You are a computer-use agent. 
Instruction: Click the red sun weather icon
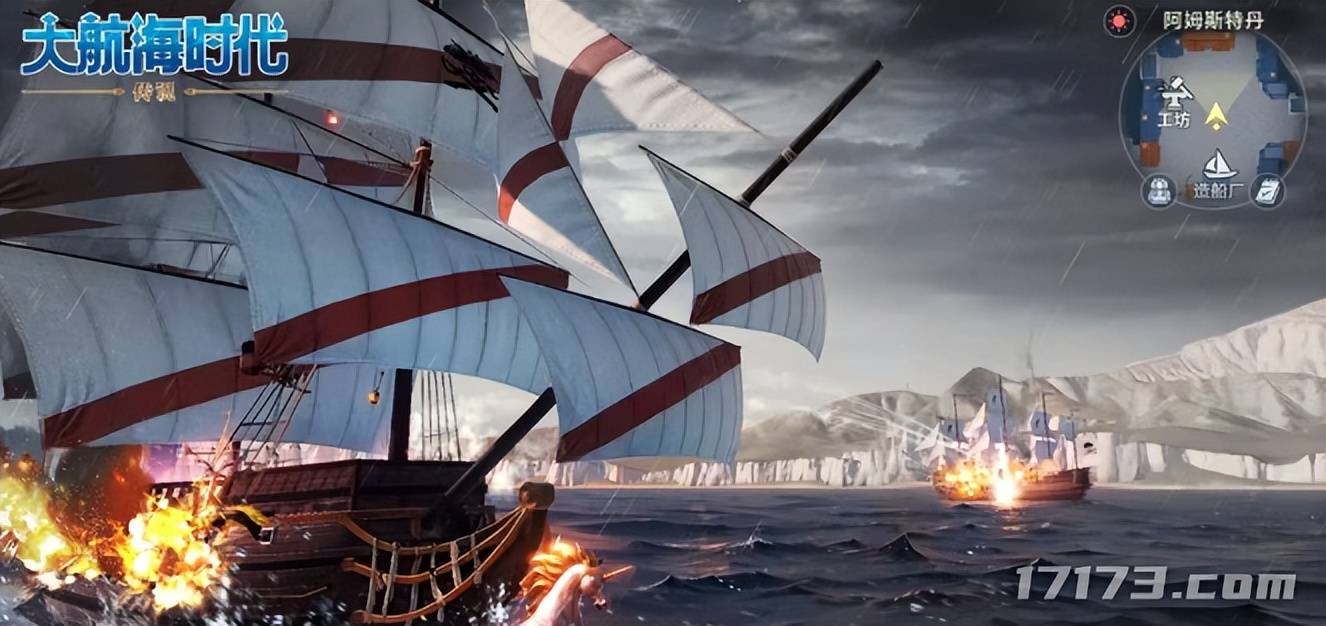[1119, 20]
